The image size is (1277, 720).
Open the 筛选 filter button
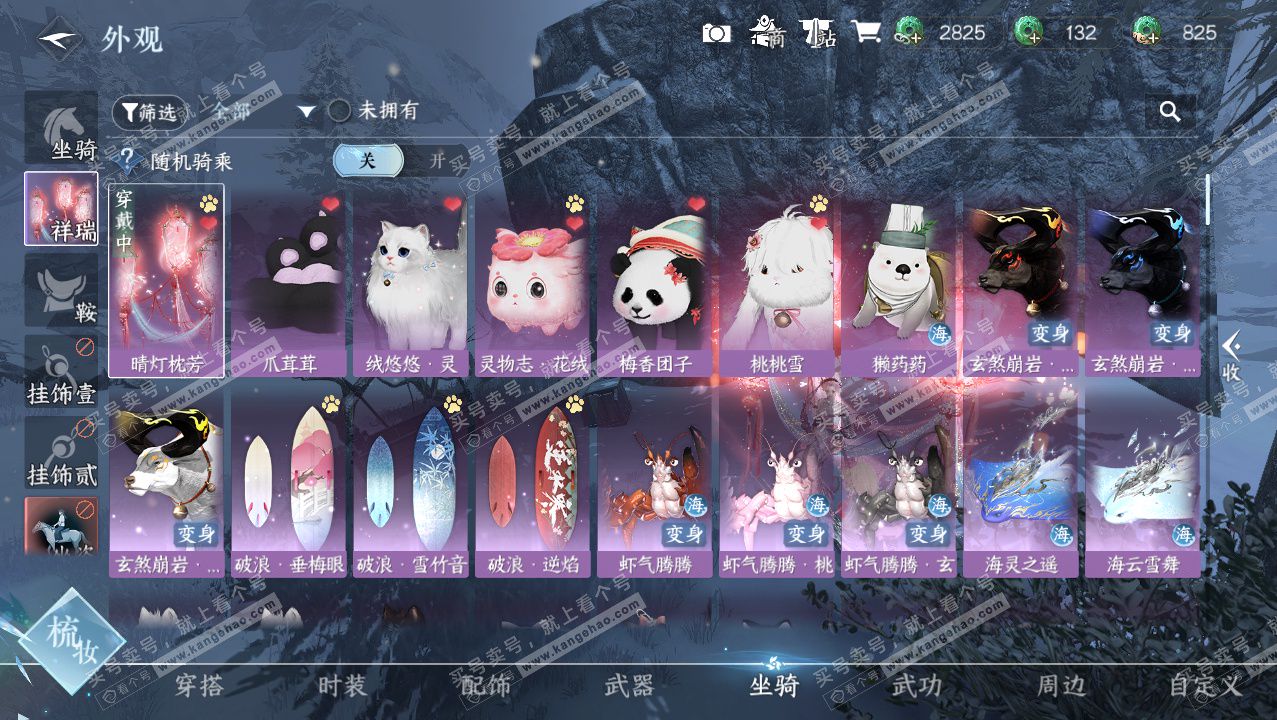pyautogui.click(x=149, y=112)
